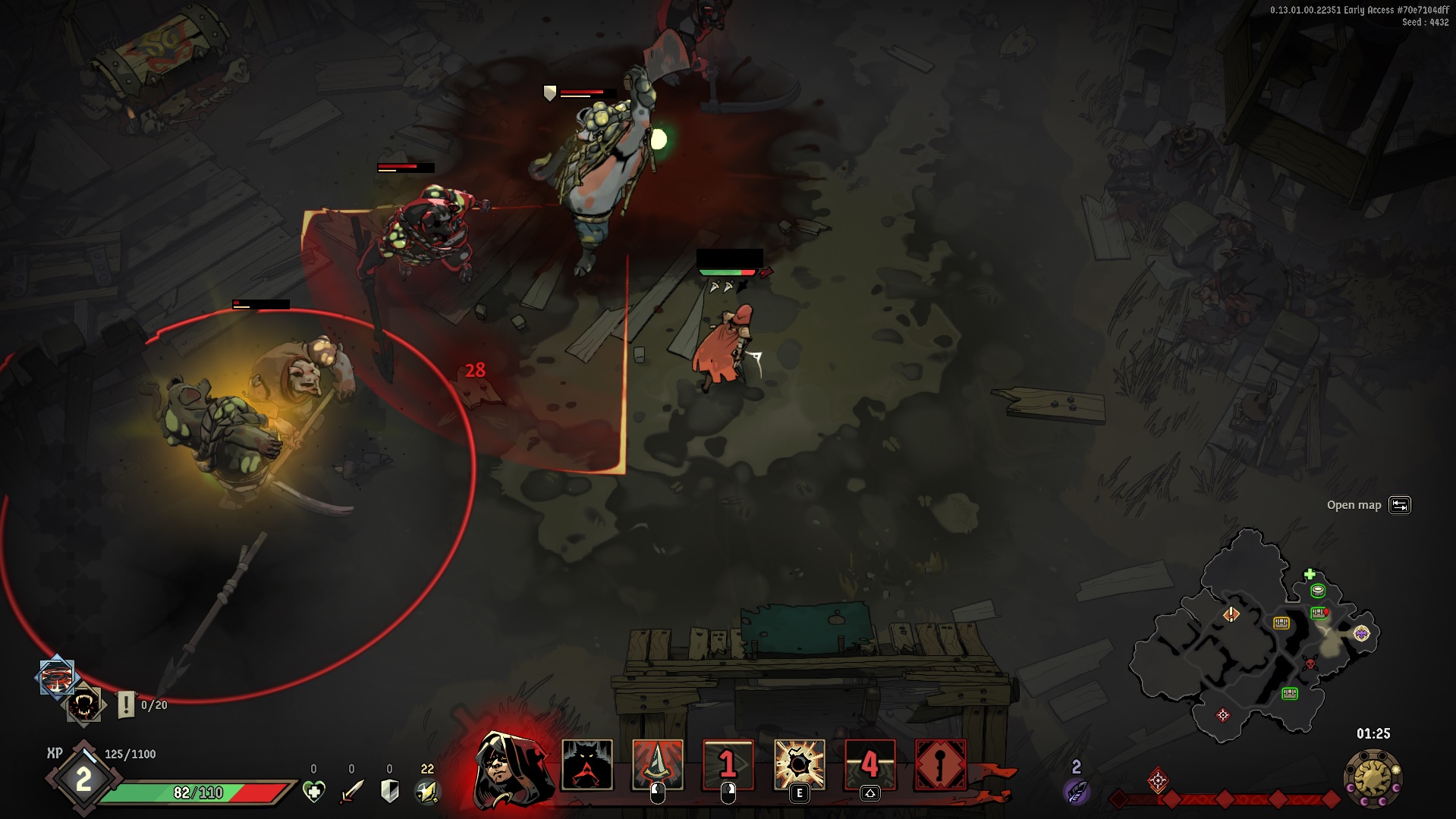Image resolution: width=1456 pixels, height=819 pixels.
Task: Select the purple feather currency icon
Action: click(x=1076, y=791)
